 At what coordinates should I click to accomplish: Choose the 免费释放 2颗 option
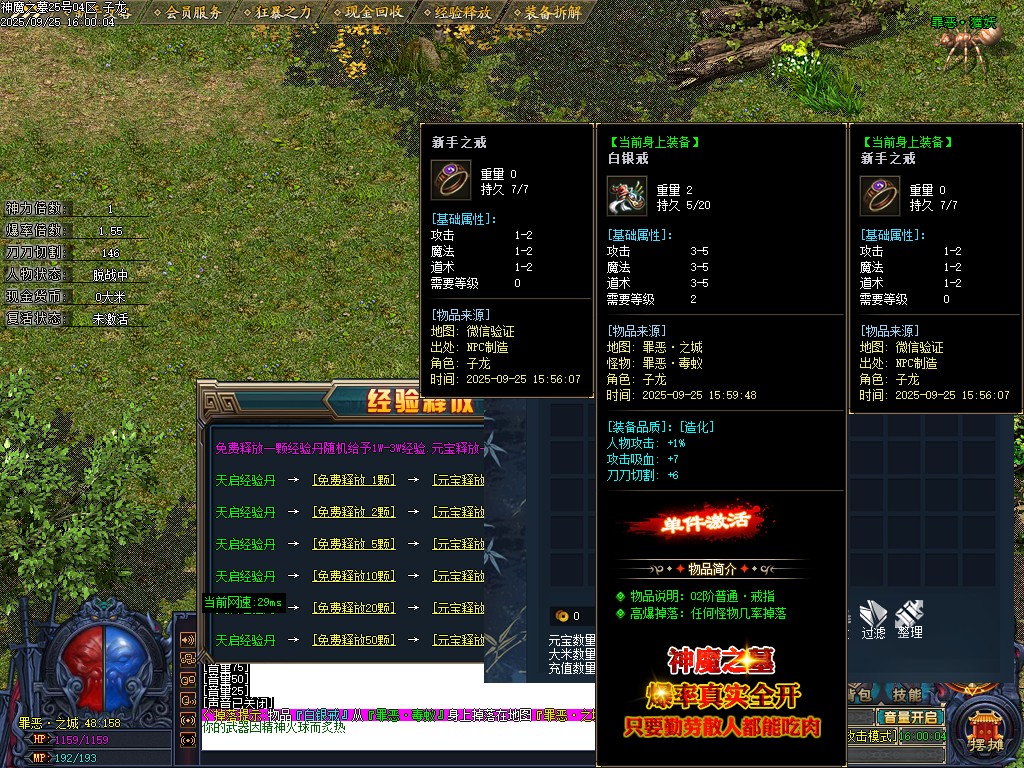coord(354,512)
